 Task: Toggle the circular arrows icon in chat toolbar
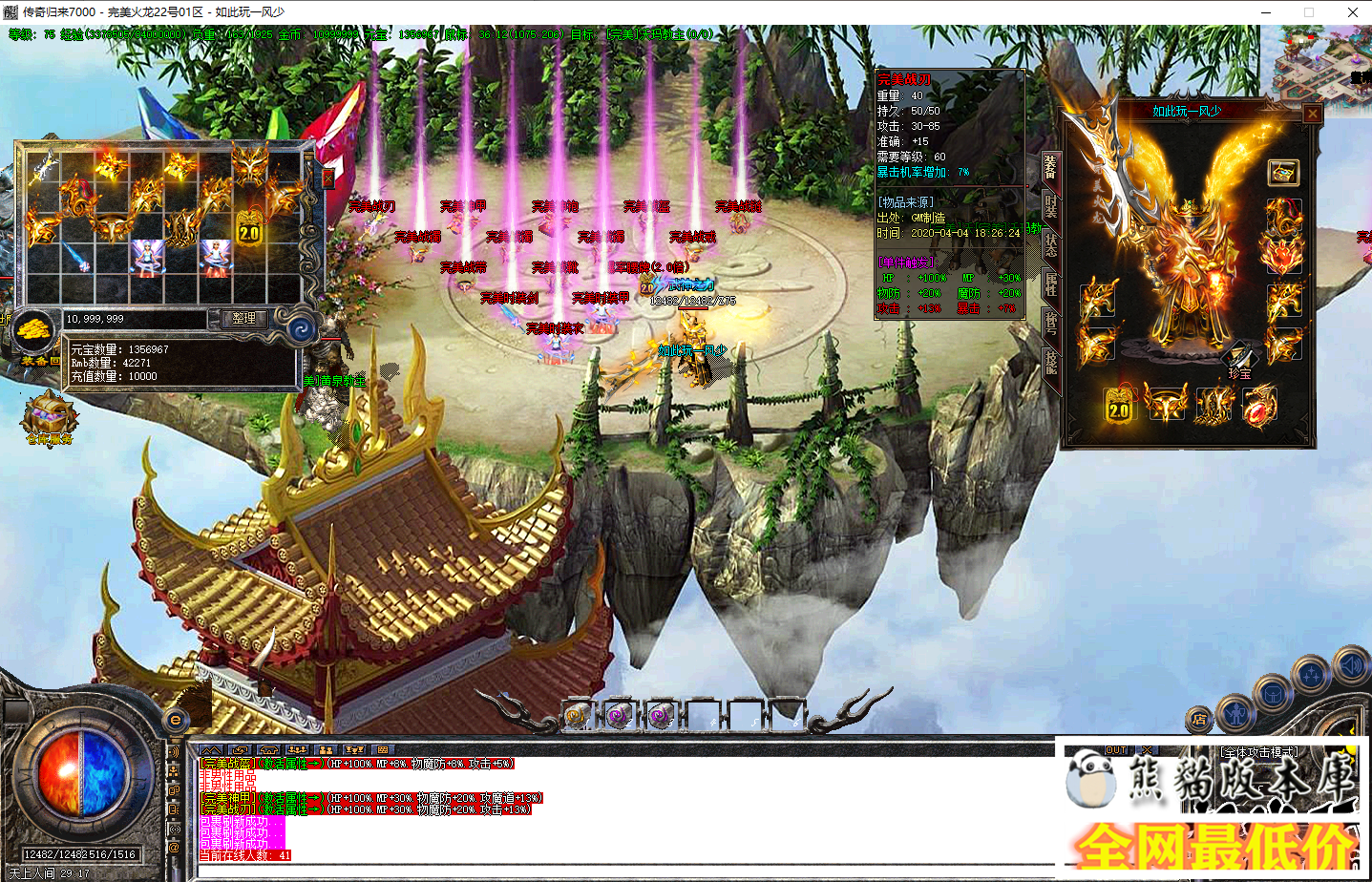click(241, 750)
